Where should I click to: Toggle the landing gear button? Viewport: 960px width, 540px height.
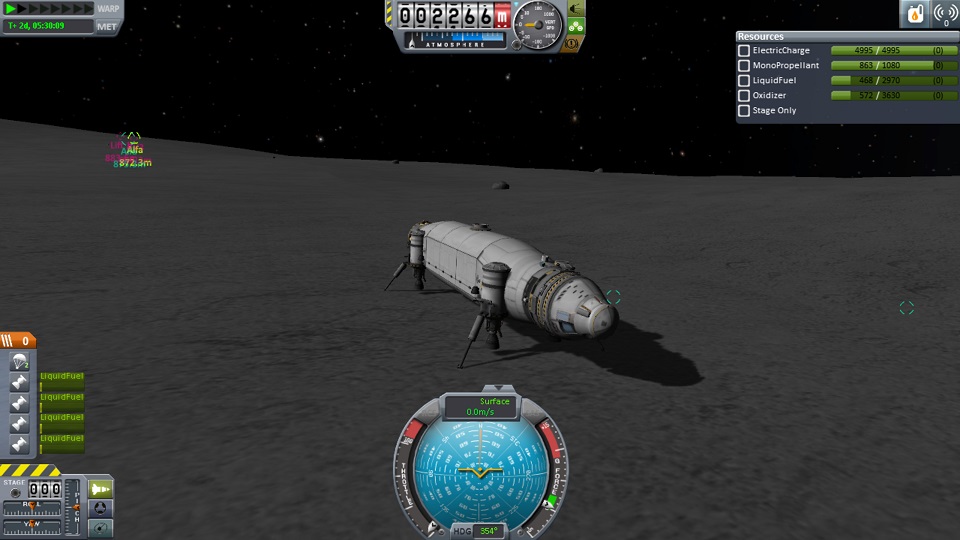[576, 27]
